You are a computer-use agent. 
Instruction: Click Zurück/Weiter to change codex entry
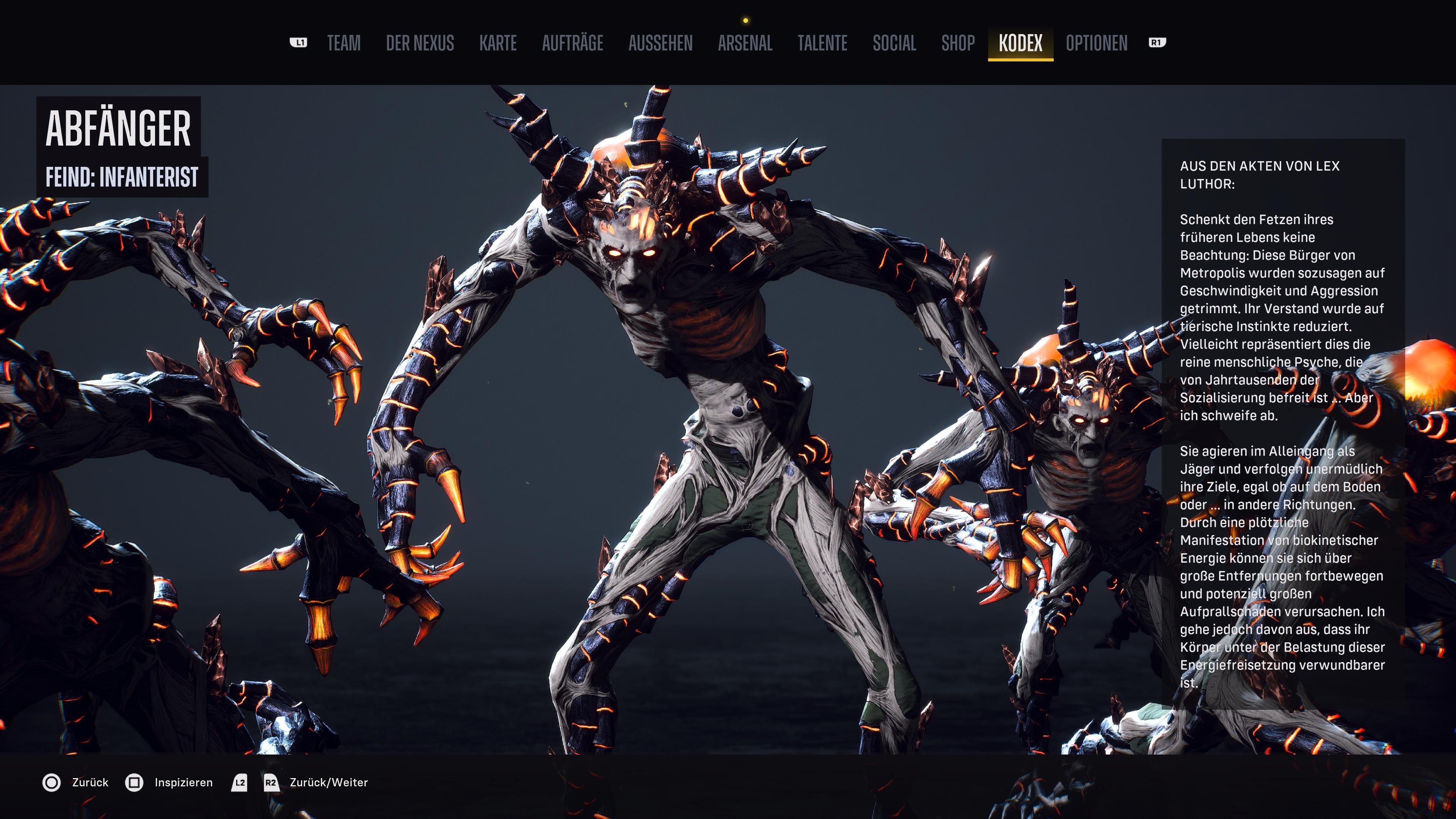(328, 783)
